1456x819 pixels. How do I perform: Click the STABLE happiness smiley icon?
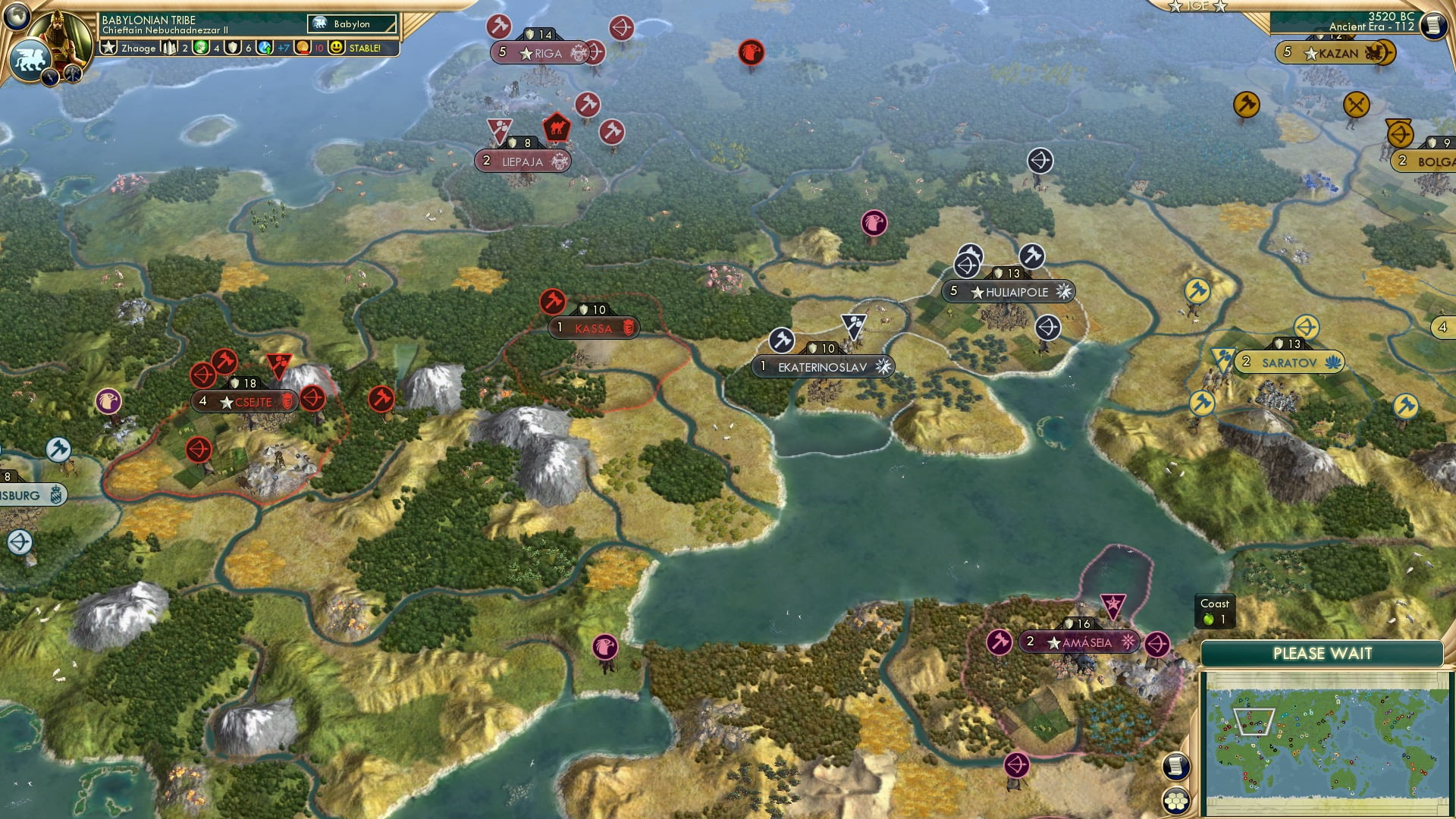click(336, 48)
